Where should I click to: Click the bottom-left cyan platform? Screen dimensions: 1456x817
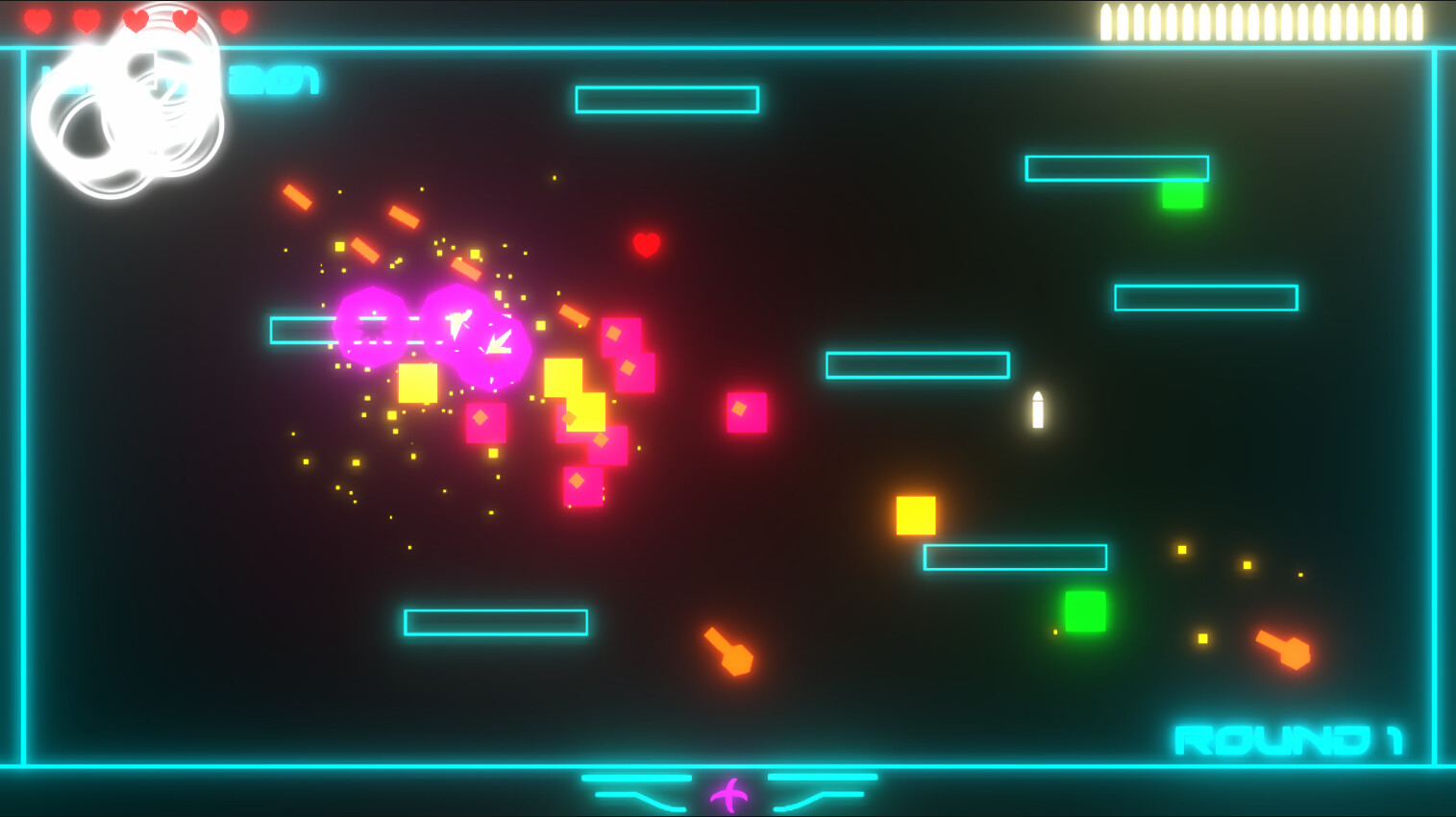point(498,623)
